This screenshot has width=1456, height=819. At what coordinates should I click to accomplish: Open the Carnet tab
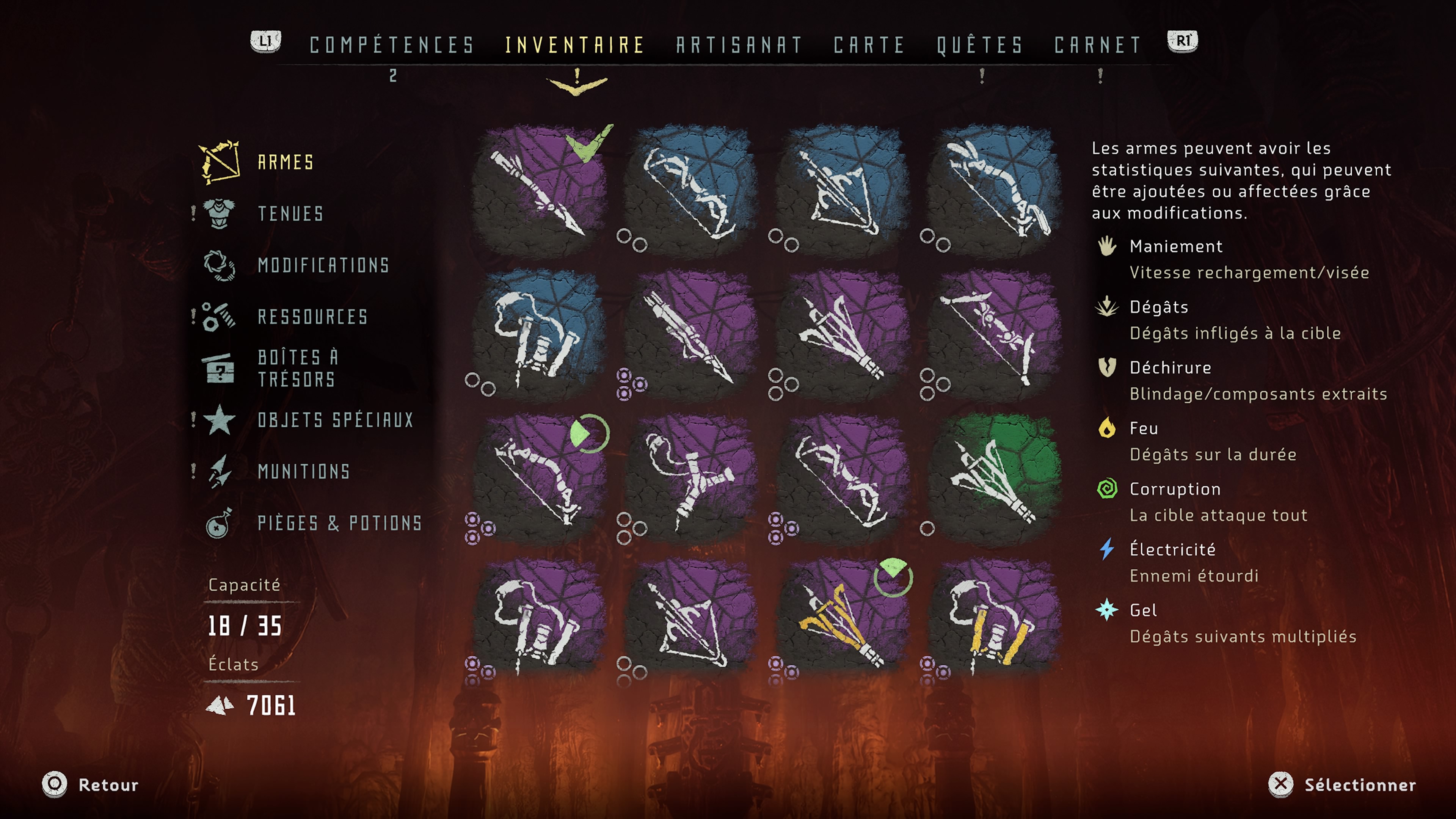[1098, 45]
